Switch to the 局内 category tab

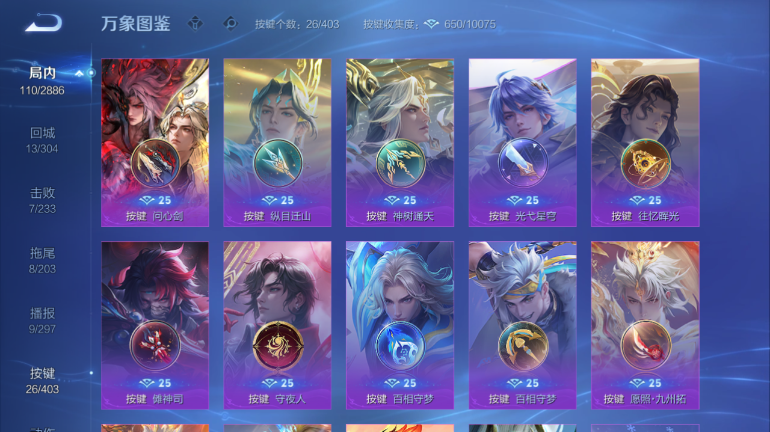[x=42, y=80]
